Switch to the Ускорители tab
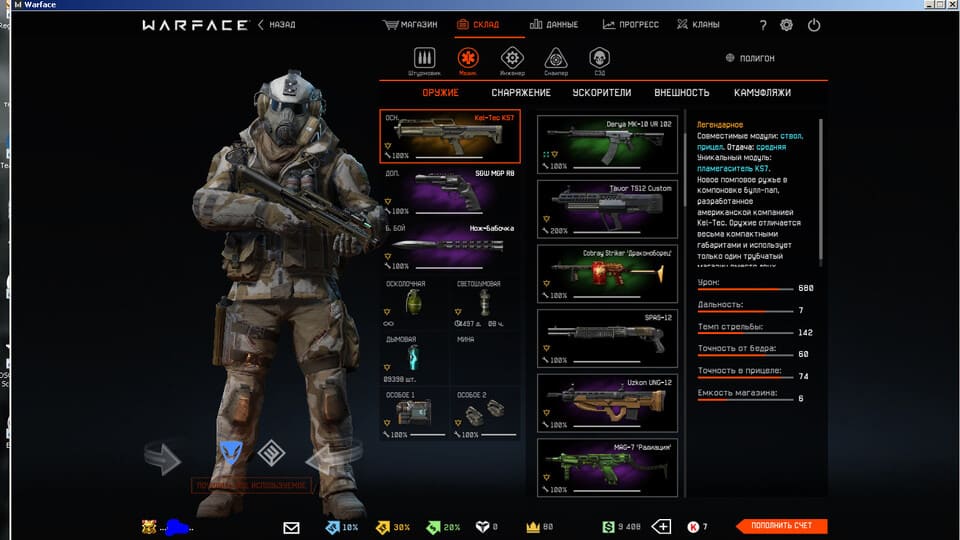 tap(601, 93)
